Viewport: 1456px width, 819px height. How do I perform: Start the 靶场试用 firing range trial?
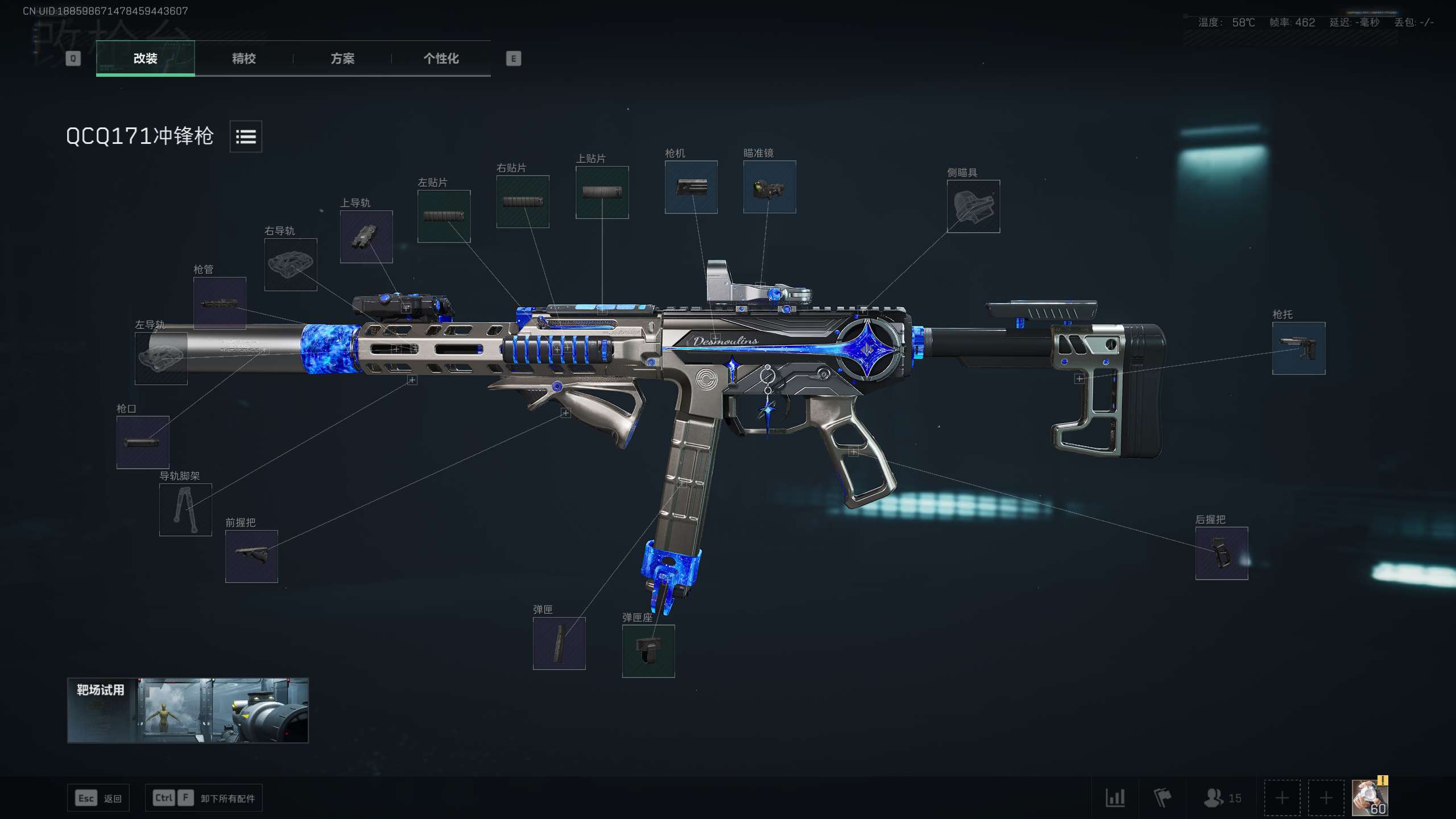tap(188, 710)
